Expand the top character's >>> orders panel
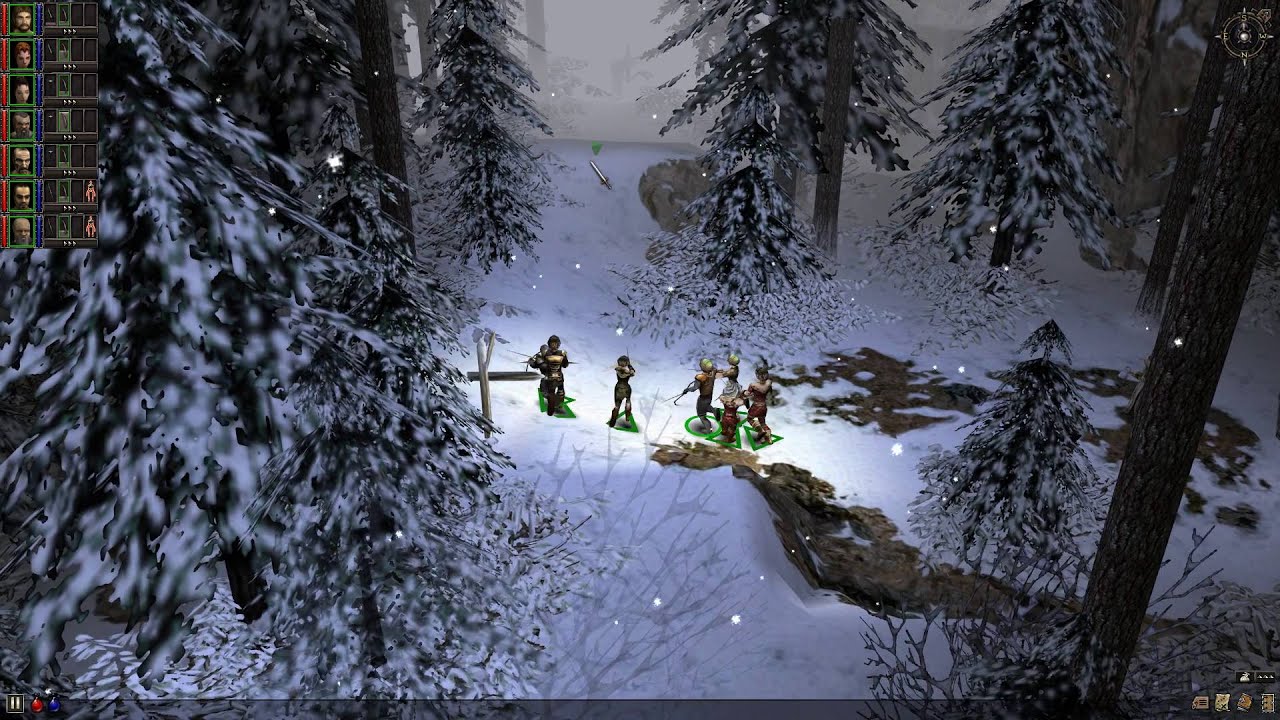Image resolution: width=1280 pixels, height=720 pixels. pos(68,31)
